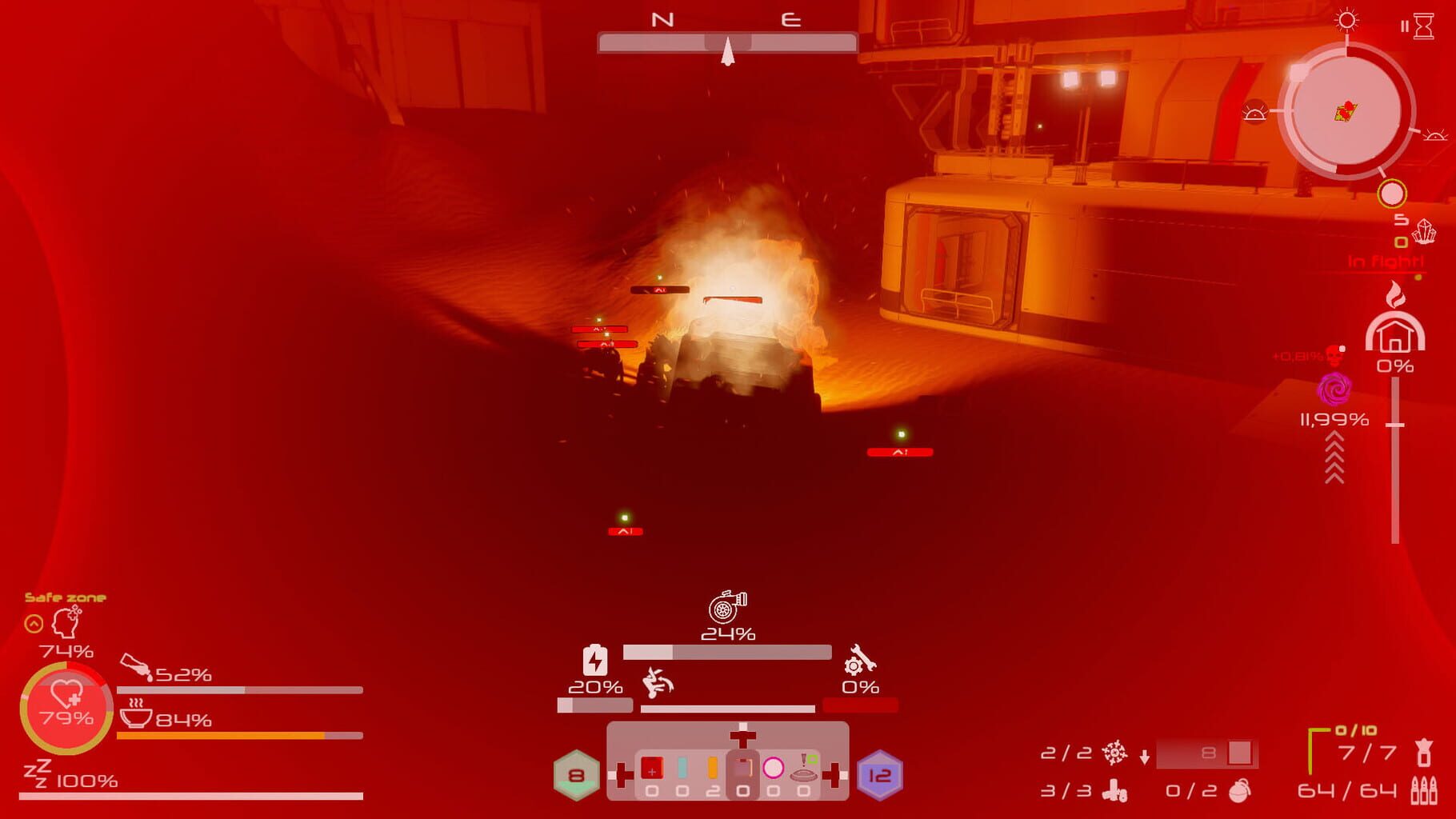Click the blue hexagon badge showing 12
The image size is (1456, 819).
[879, 776]
